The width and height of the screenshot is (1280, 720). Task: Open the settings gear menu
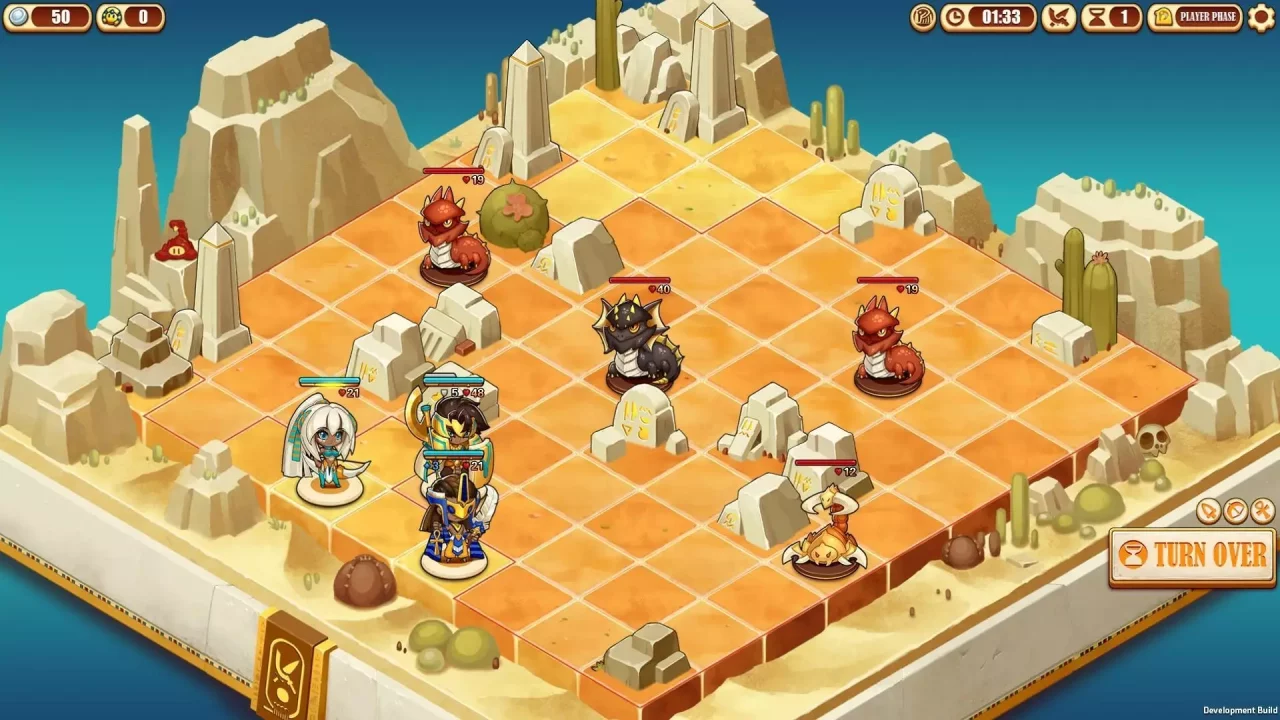1261,17
